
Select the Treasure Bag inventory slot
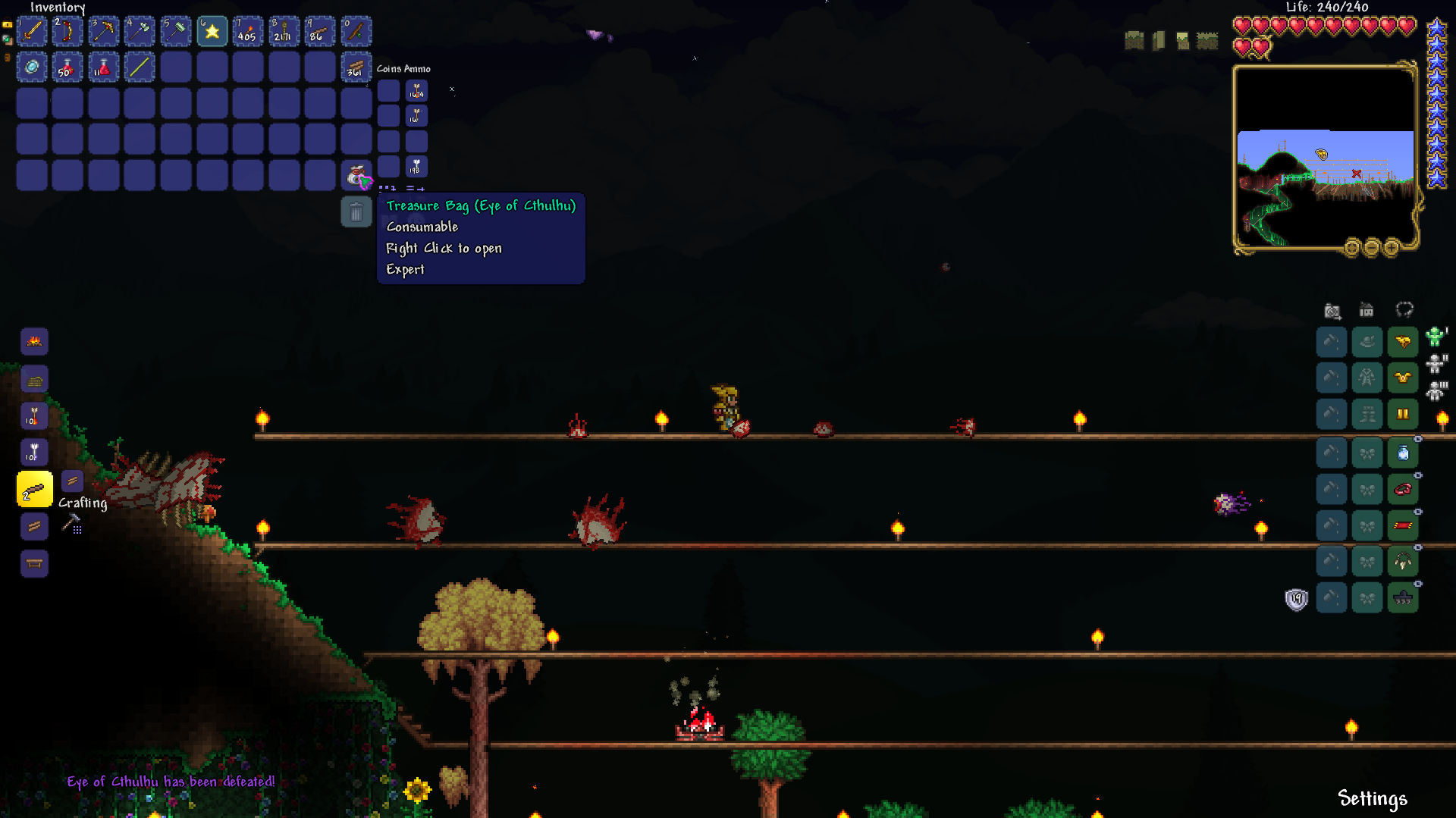click(x=356, y=176)
